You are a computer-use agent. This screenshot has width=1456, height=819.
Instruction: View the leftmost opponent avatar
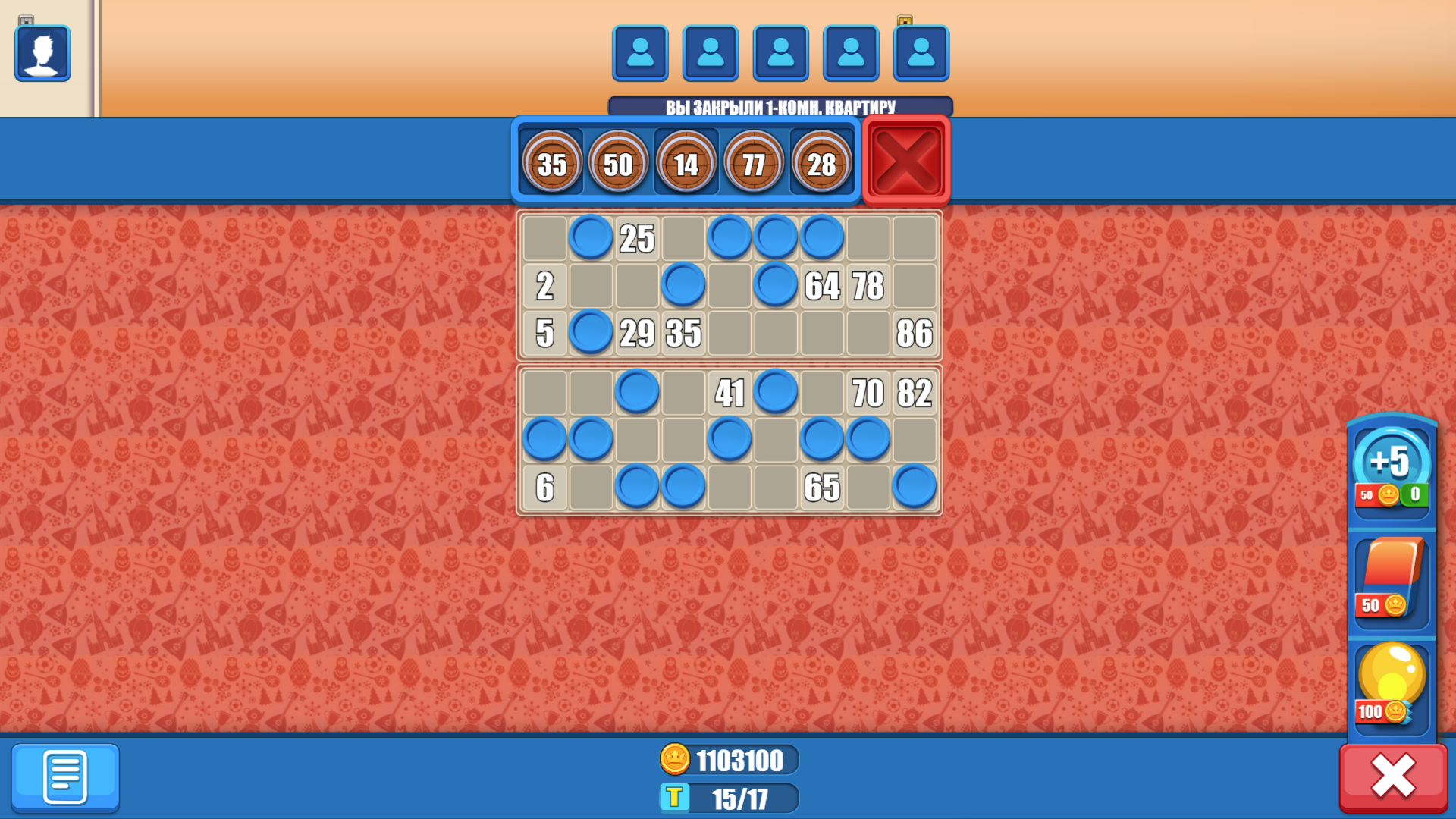coord(639,53)
